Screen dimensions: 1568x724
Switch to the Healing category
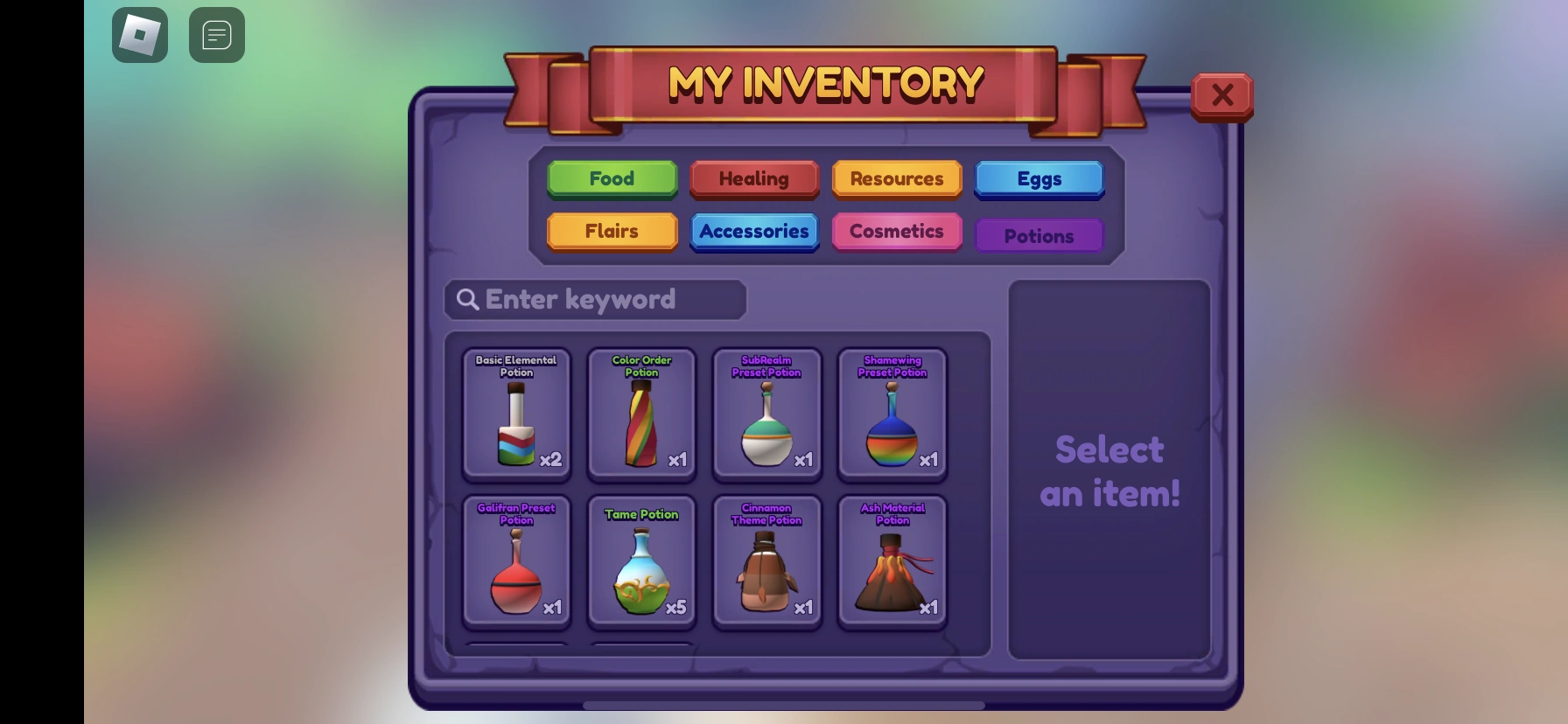pyautogui.click(x=753, y=178)
